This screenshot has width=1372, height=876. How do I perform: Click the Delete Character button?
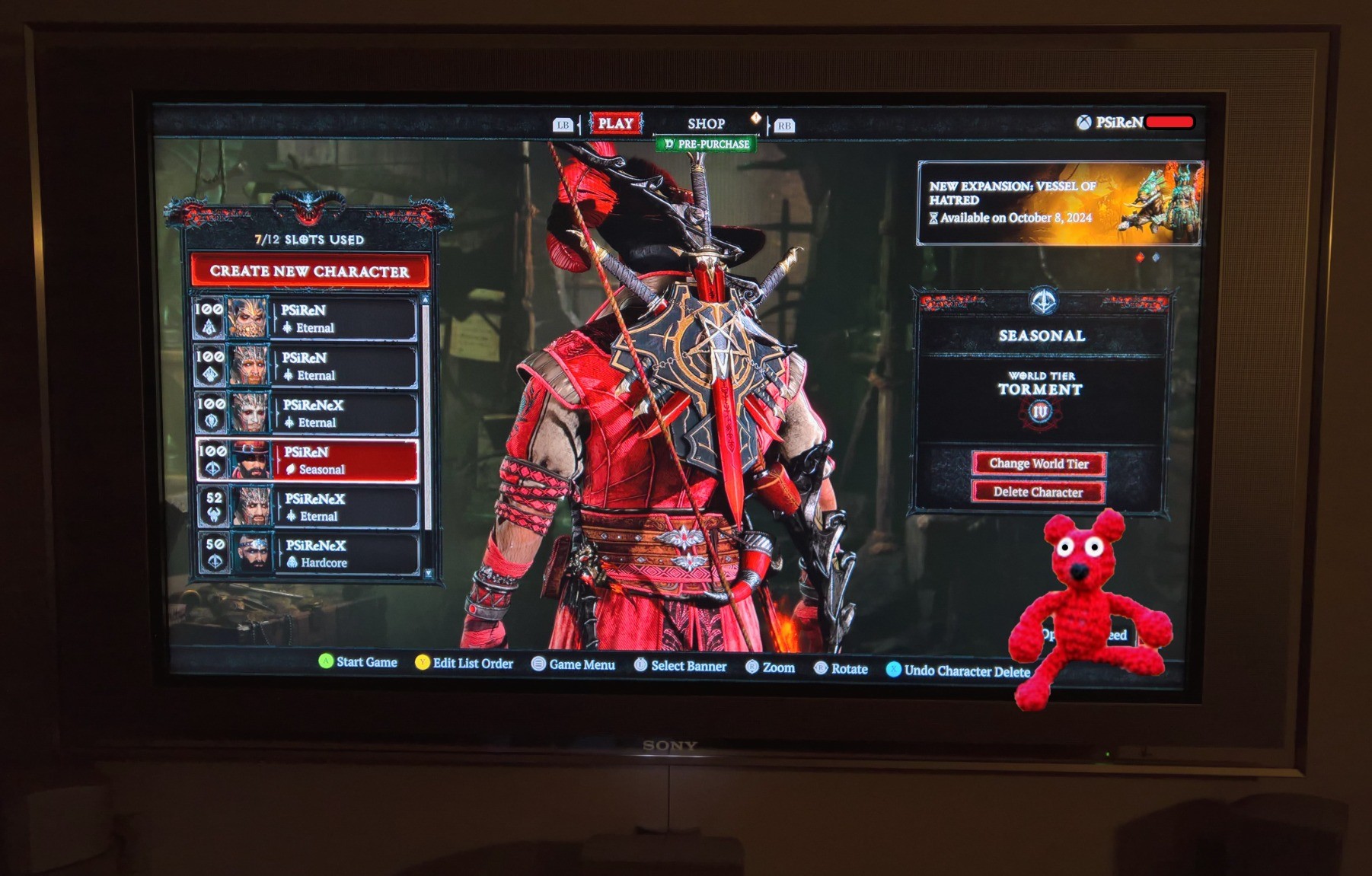[1038, 492]
